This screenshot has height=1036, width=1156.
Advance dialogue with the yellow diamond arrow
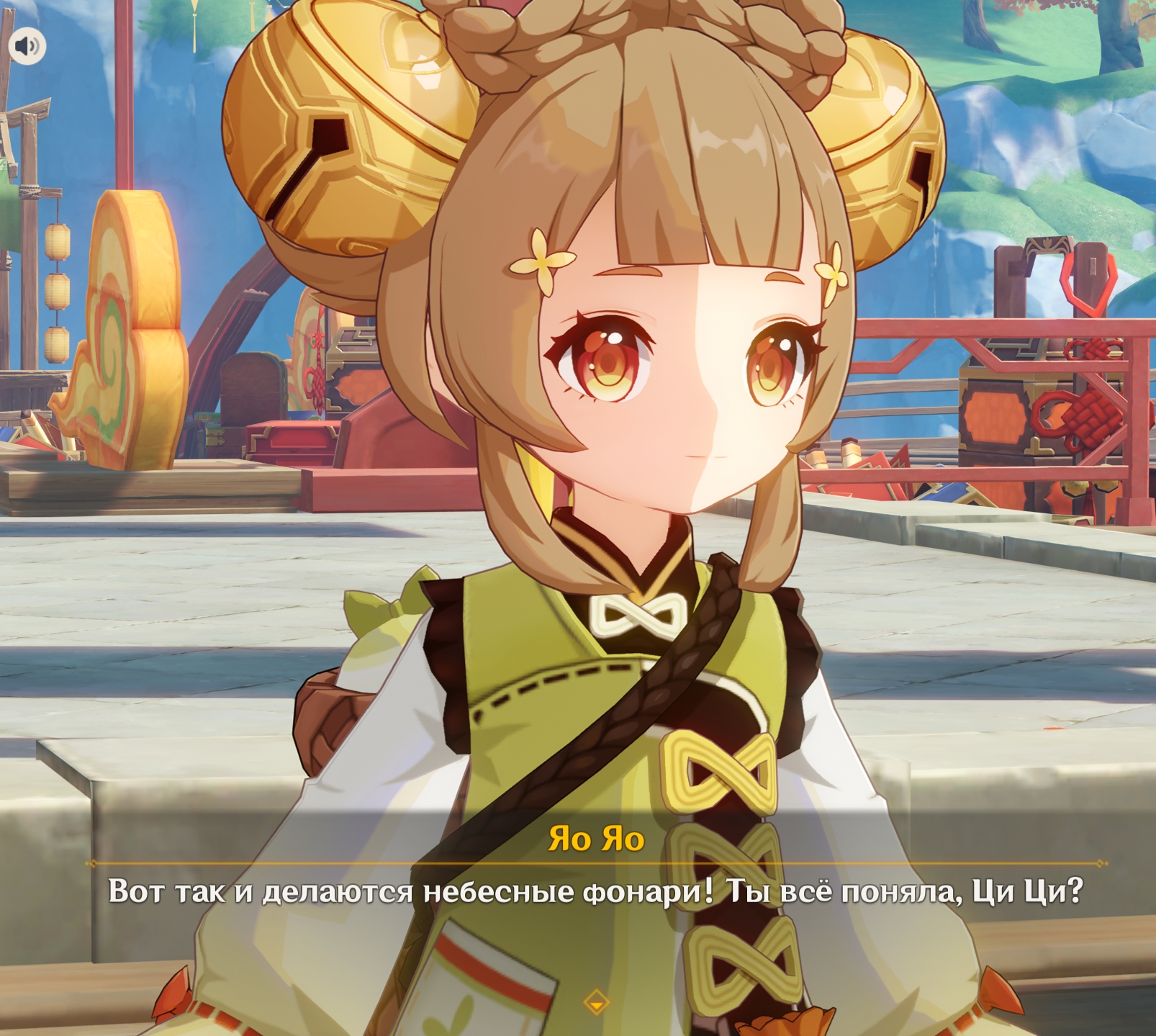click(x=596, y=1001)
